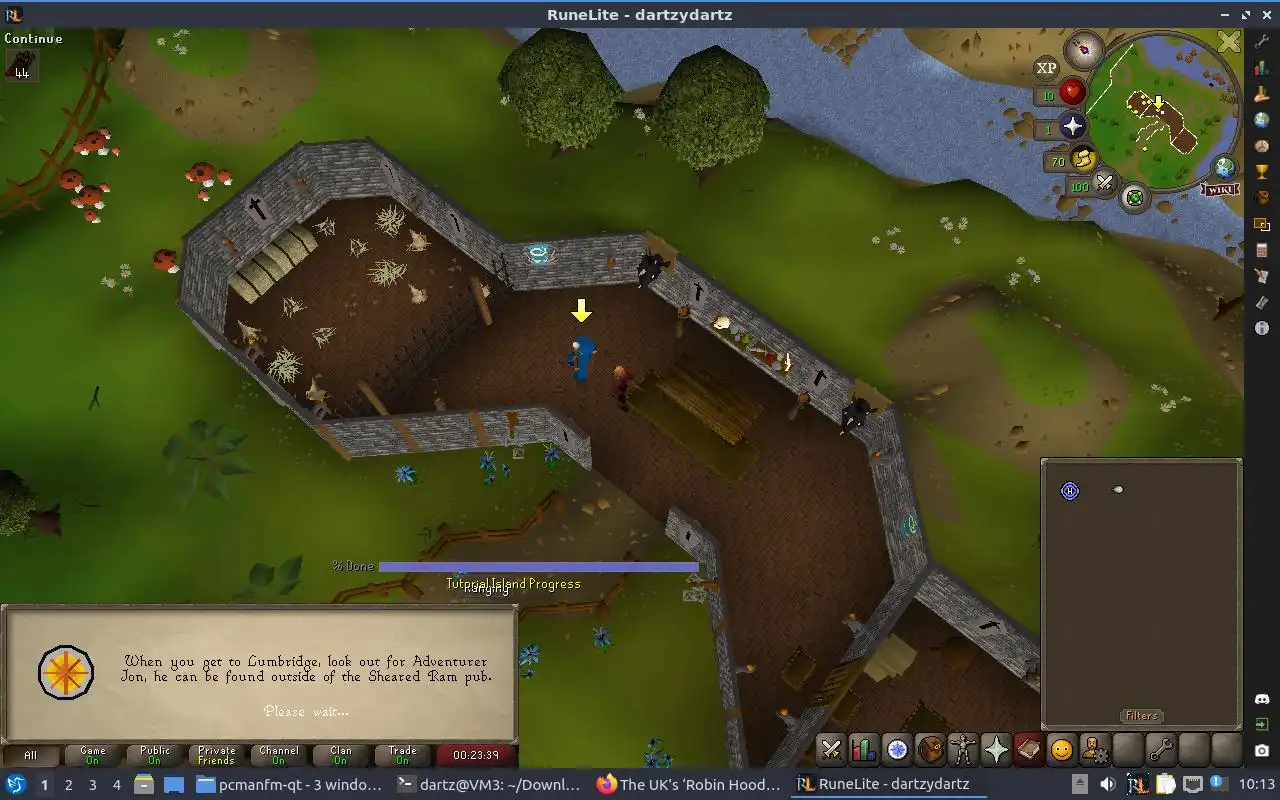
Task: Toggle run with the run energy orb
Action: pos(1083,159)
